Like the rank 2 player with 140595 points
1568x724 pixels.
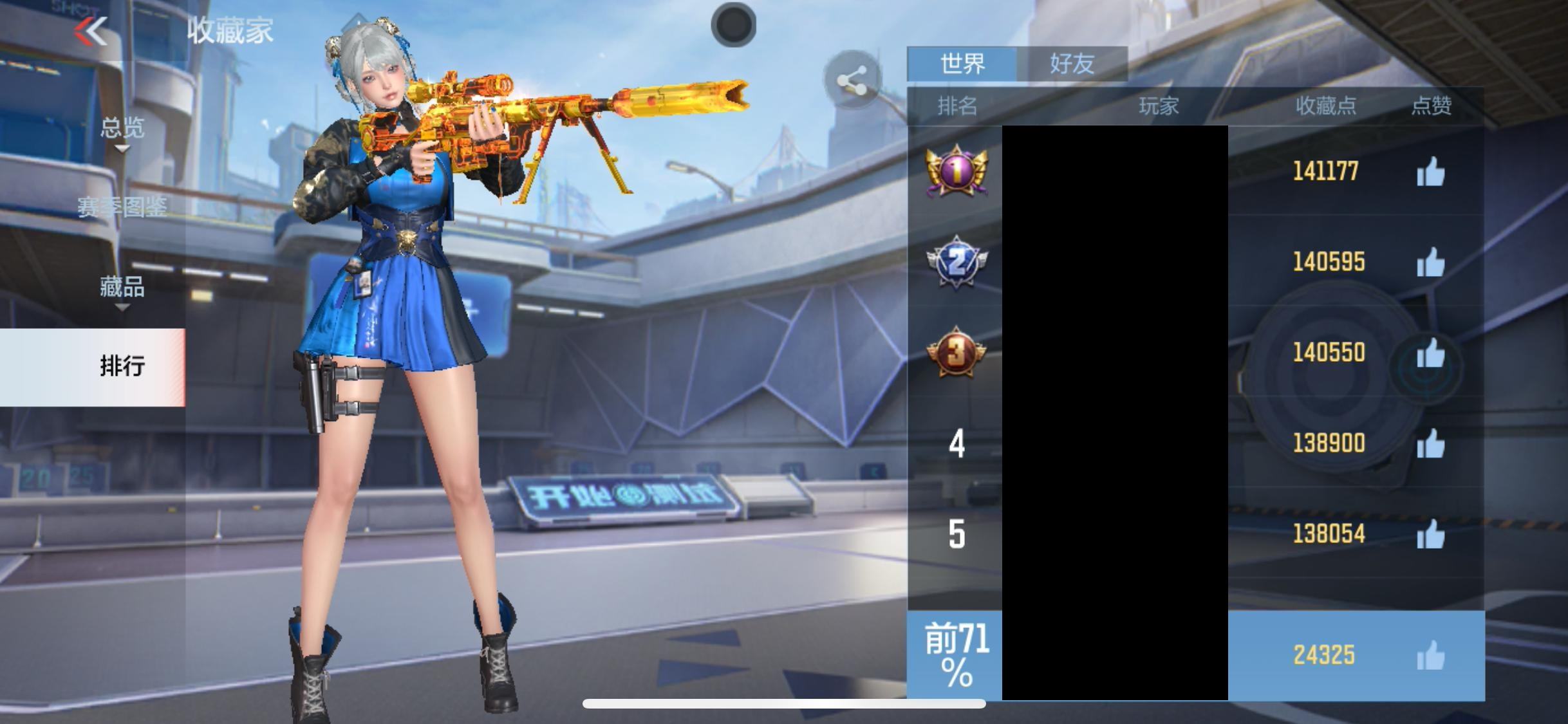point(1430,263)
